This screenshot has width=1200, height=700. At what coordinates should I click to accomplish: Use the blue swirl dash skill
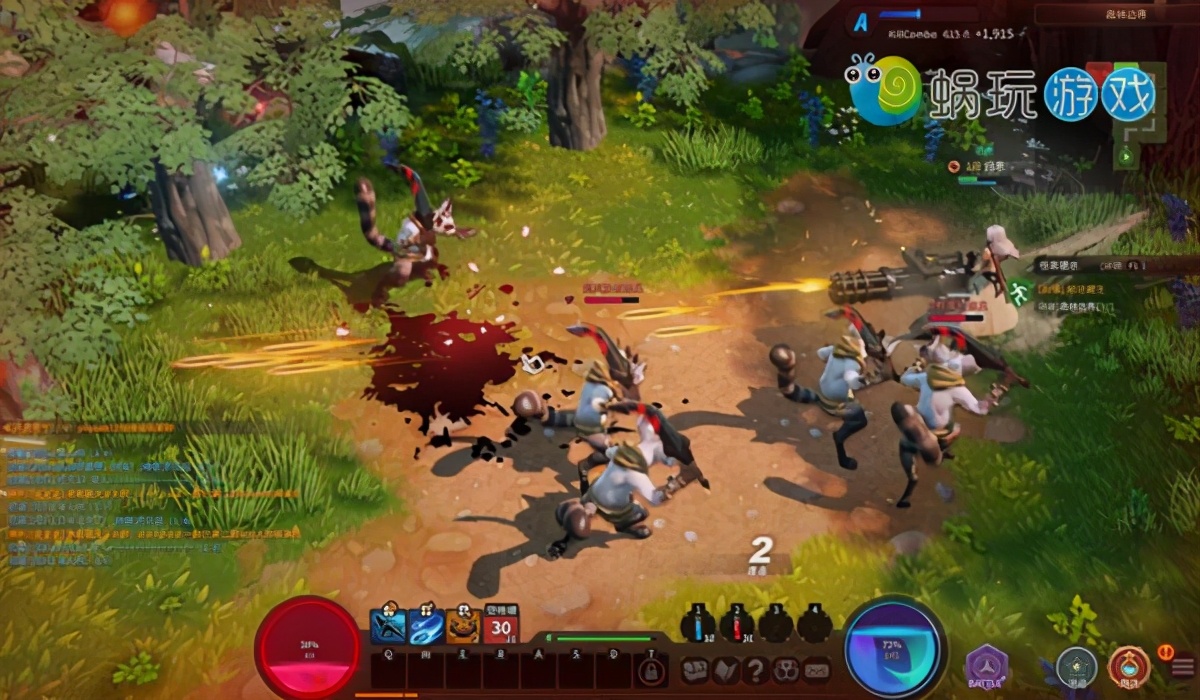(x=425, y=625)
